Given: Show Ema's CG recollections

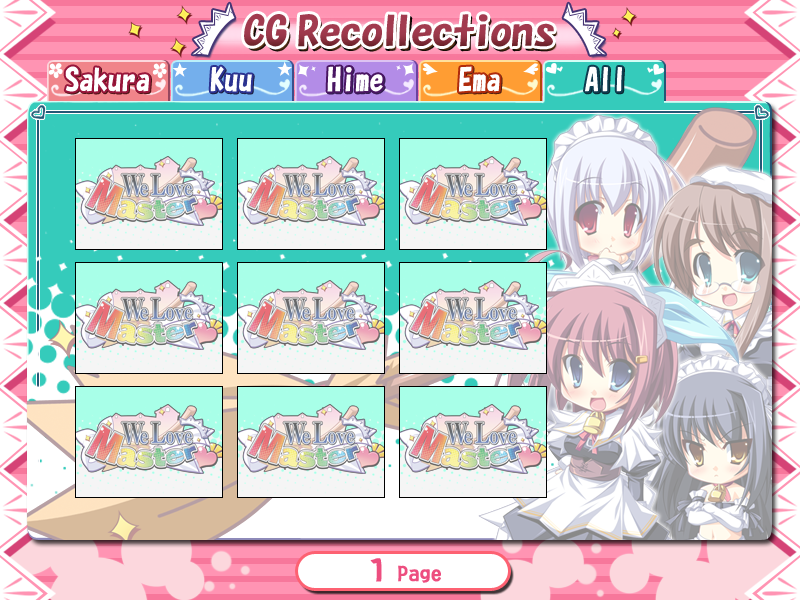Looking at the screenshot, I should click(480, 81).
